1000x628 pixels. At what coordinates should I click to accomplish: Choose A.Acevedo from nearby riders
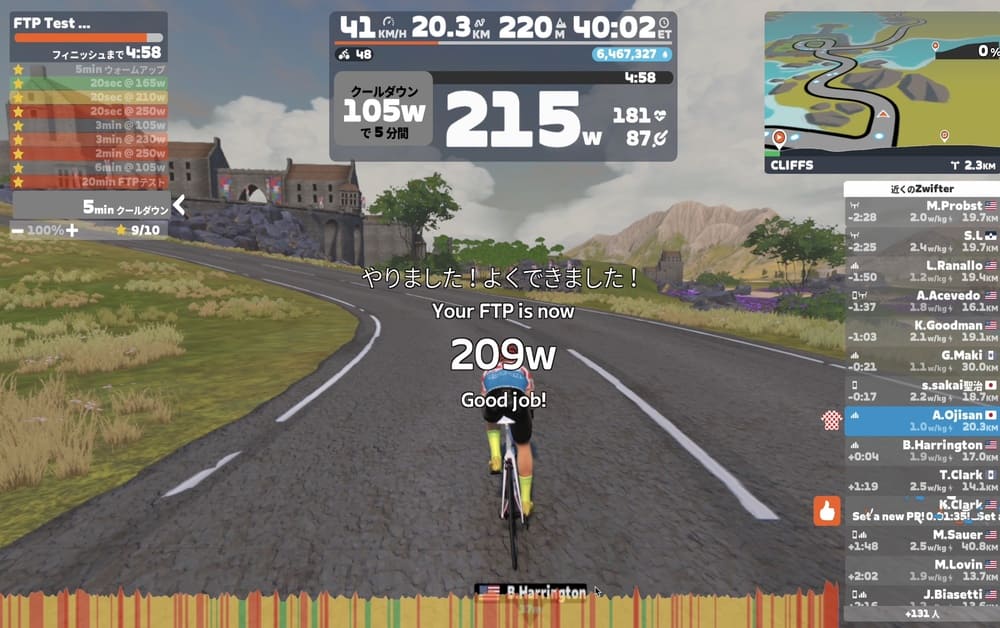[921, 301]
